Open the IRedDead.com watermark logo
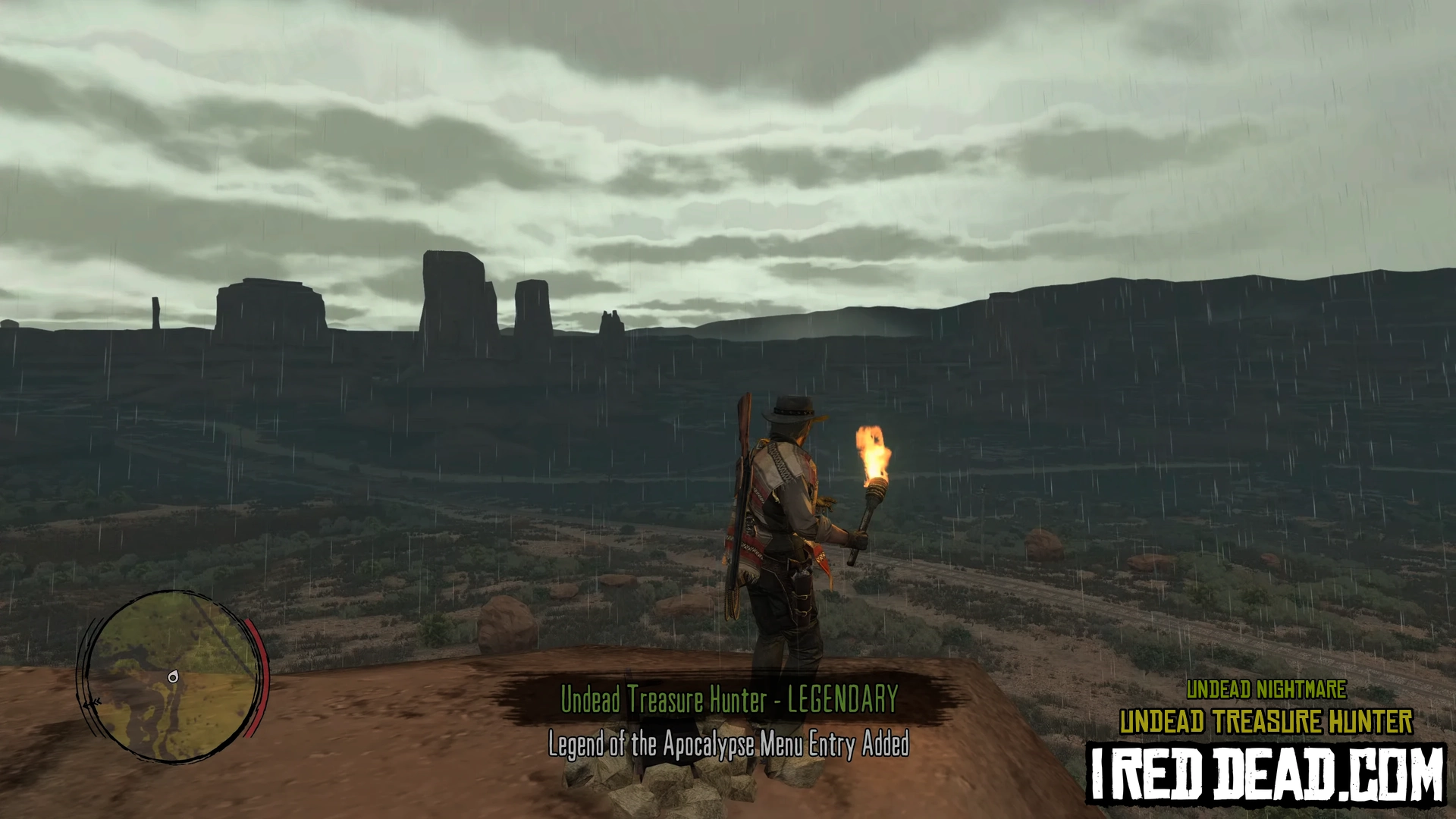1456x819 pixels. point(1266,774)
